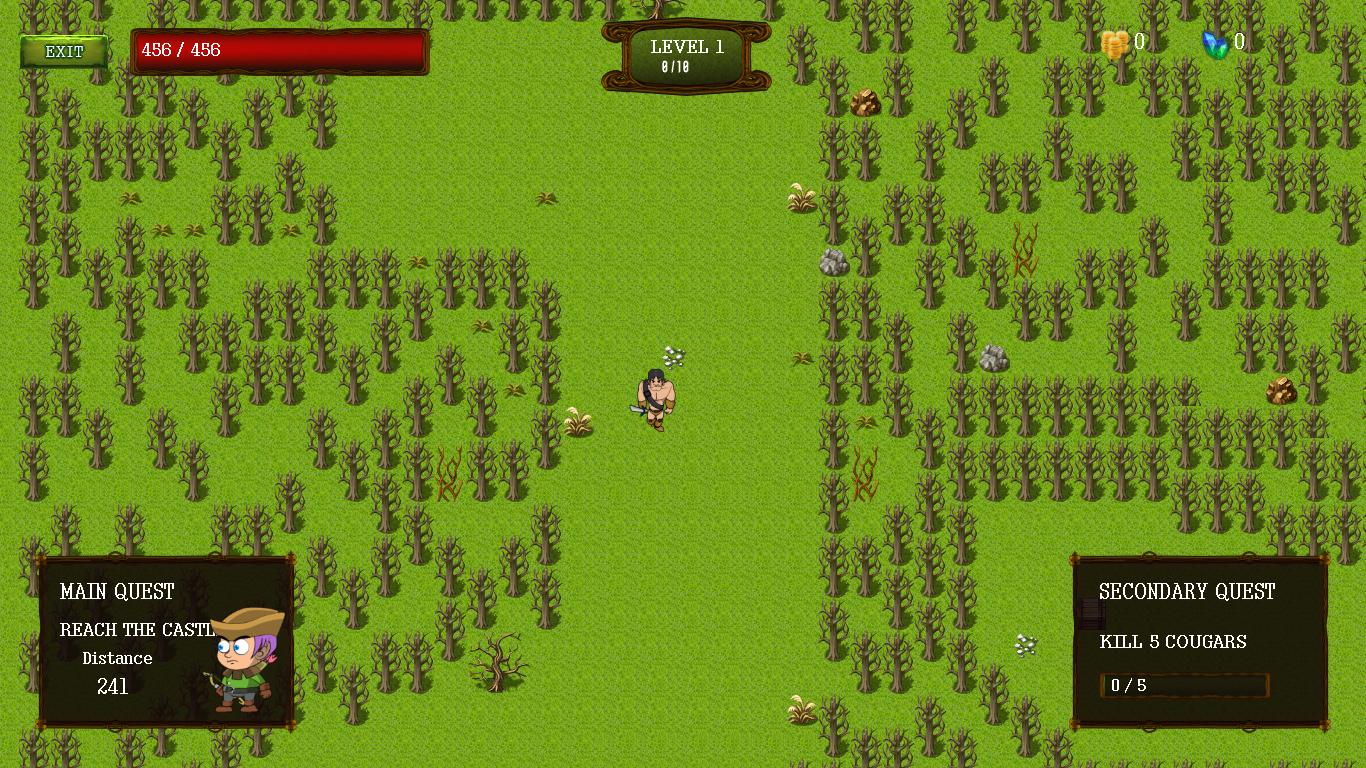Viewport: 1366px width, 768px height.
Task: Click the red health bar
Action: point(280,51)
